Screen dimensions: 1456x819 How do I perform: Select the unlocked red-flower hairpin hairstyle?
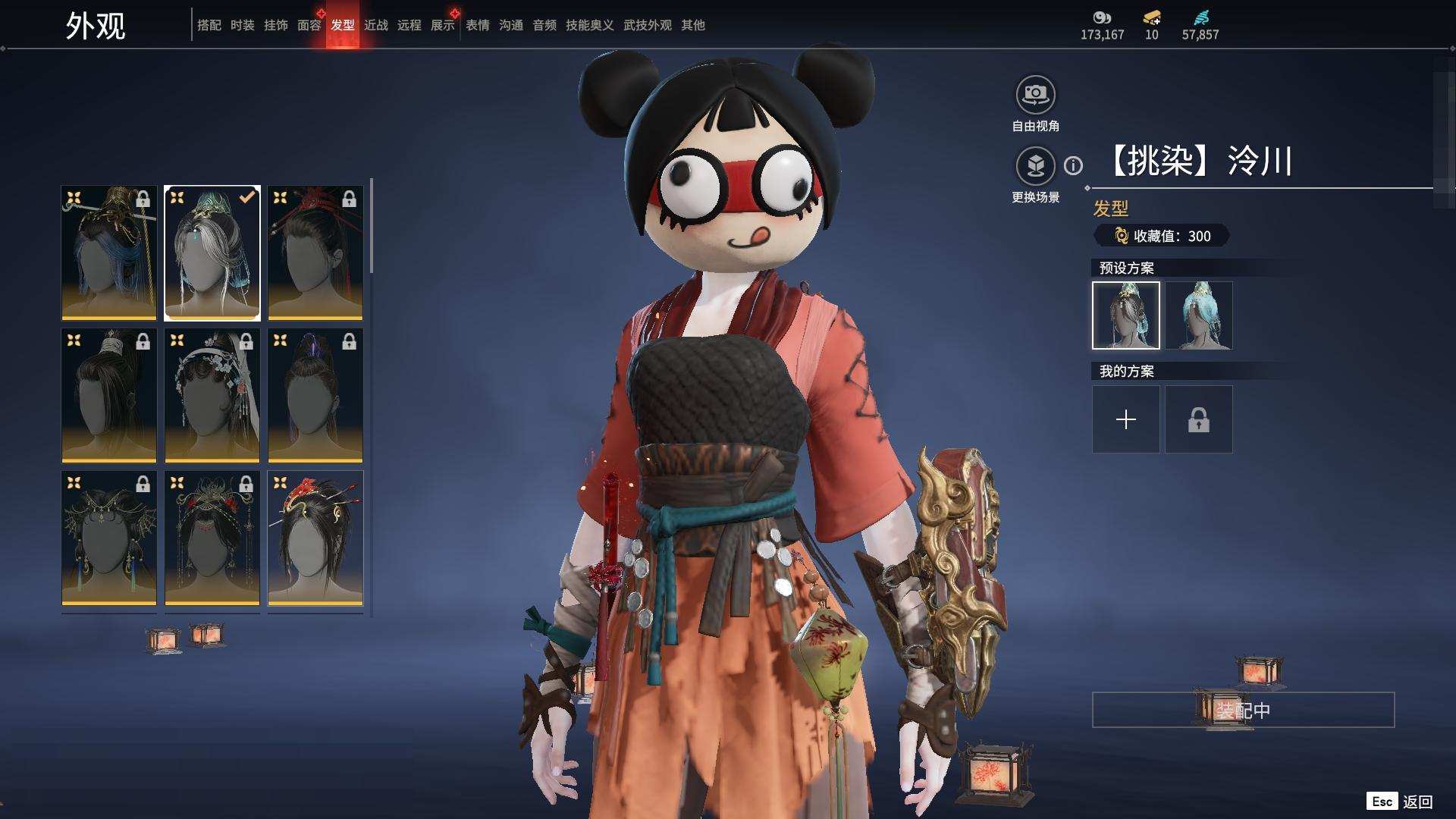(315, 538)
